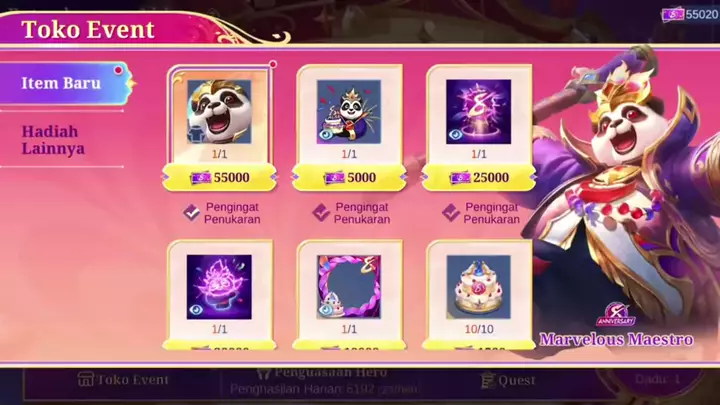Open the Hadiah Lainnya tab

(52, 140)
